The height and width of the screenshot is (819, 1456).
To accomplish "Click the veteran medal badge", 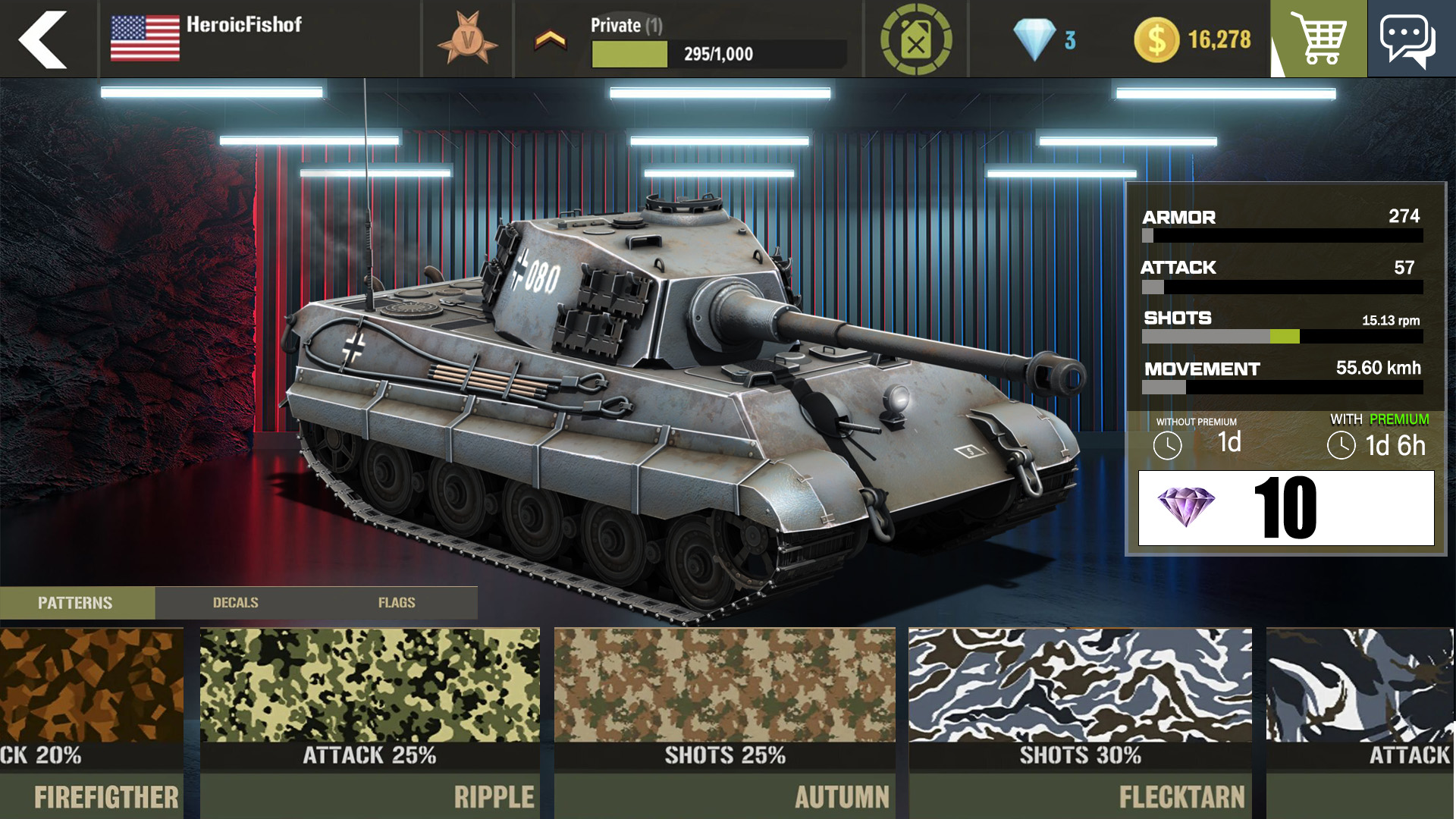I will click(468, 36).
